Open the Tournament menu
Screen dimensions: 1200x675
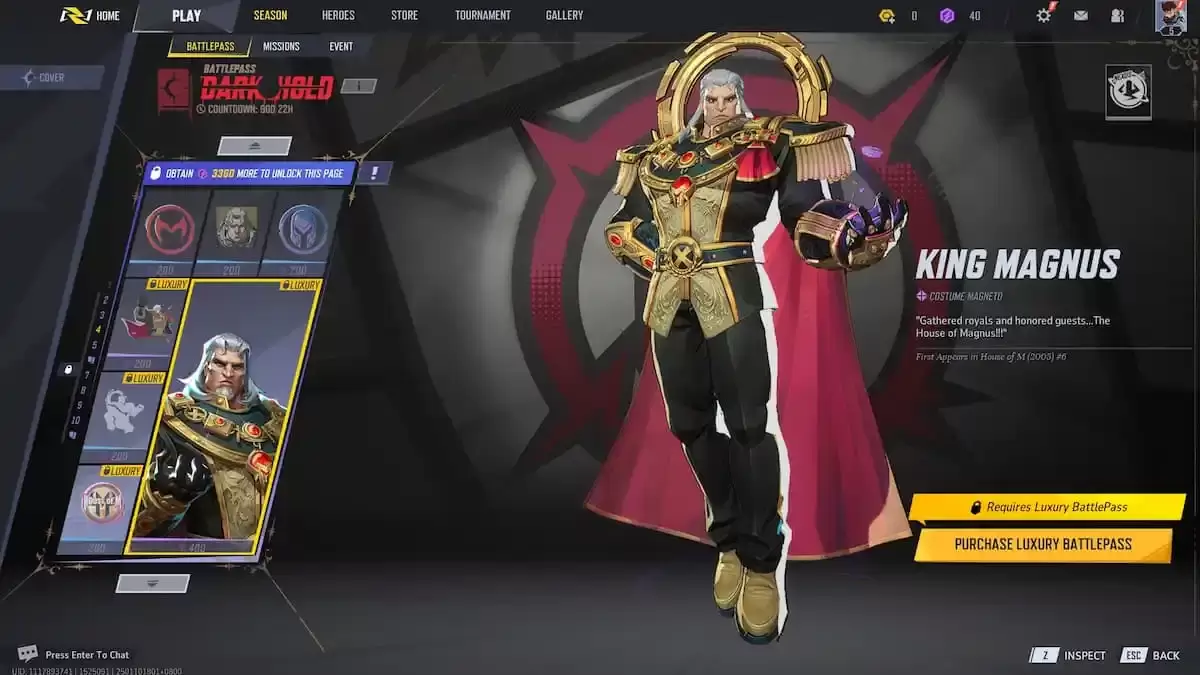pos(482,15)
